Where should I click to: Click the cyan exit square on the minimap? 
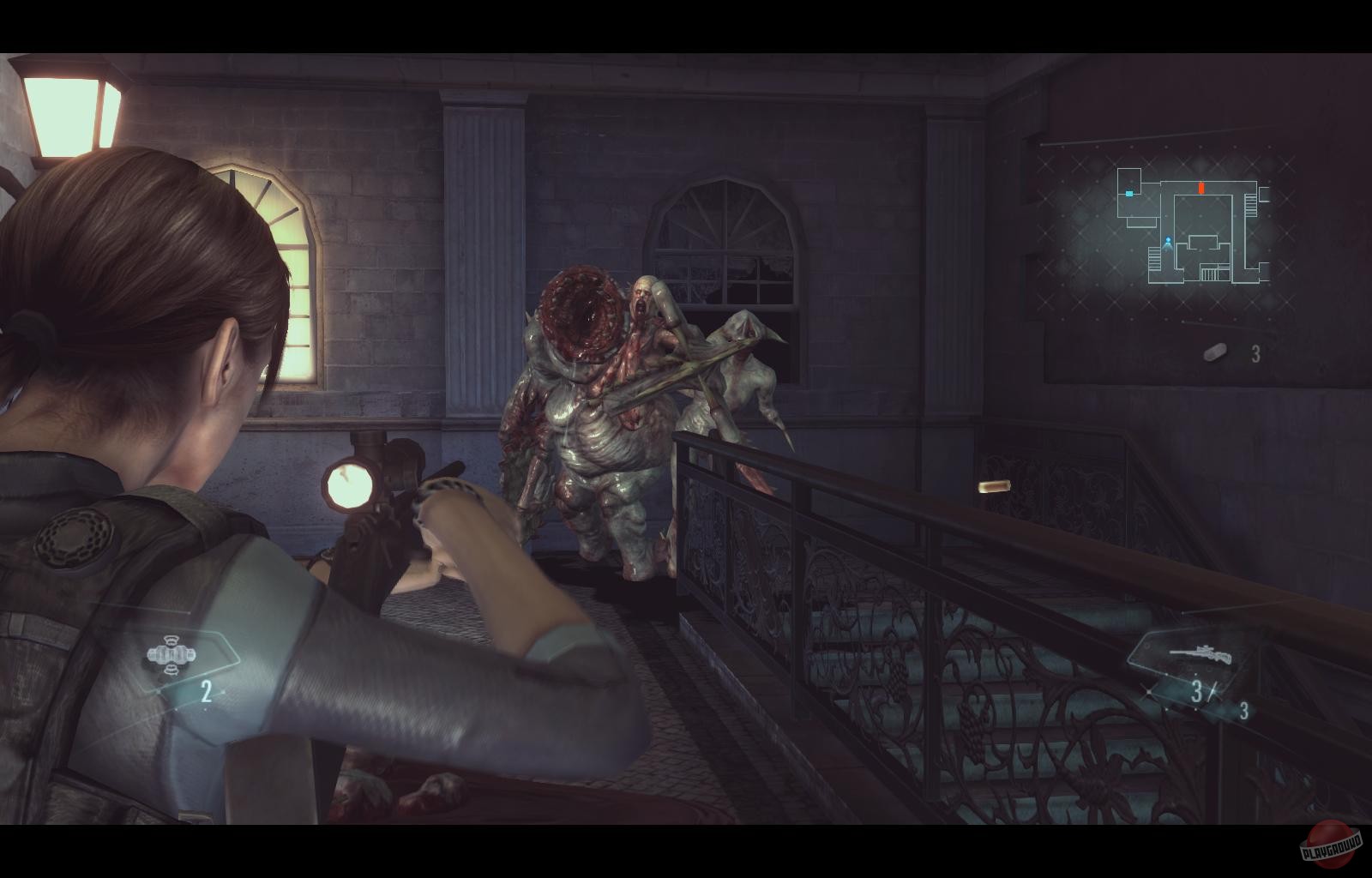[1129, 195]
